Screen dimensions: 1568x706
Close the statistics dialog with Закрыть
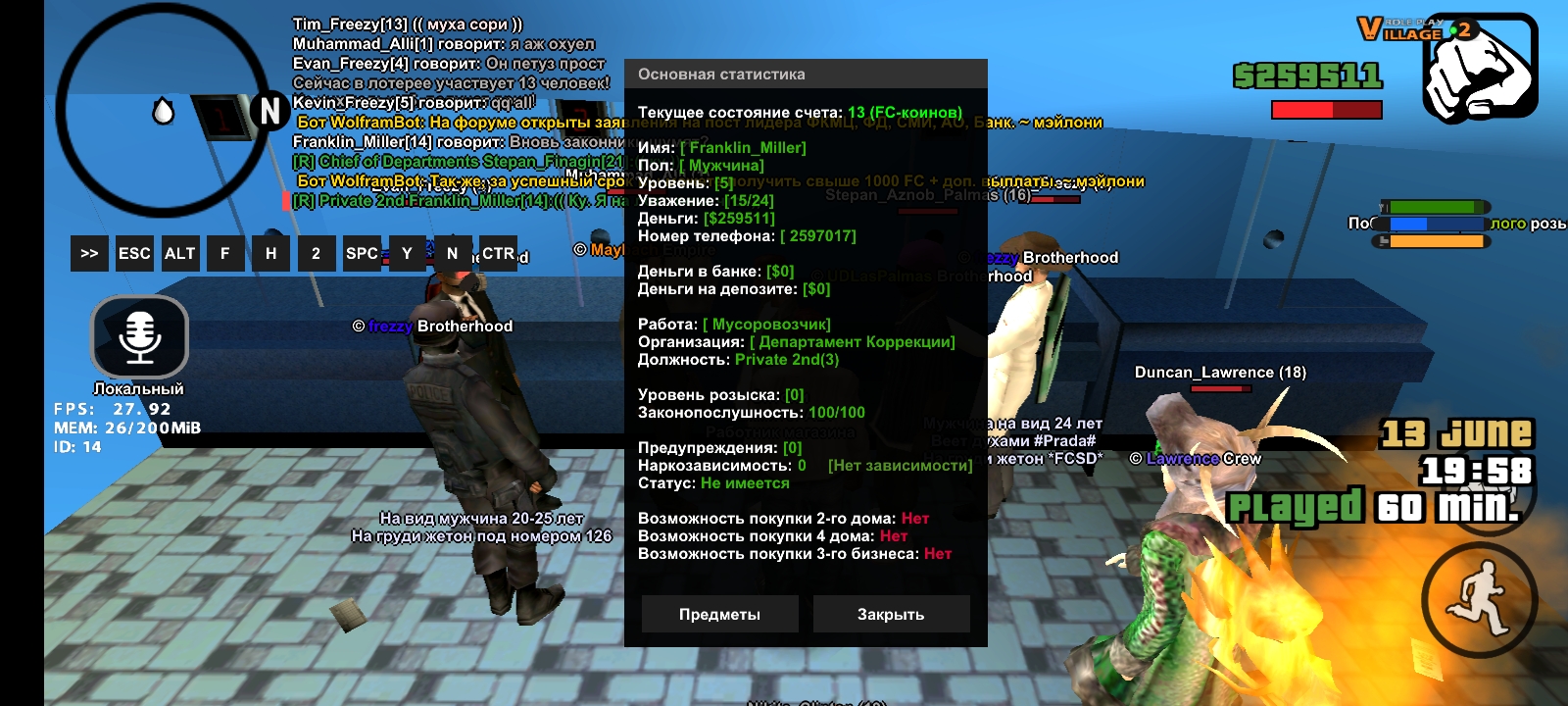pos(891,614)
